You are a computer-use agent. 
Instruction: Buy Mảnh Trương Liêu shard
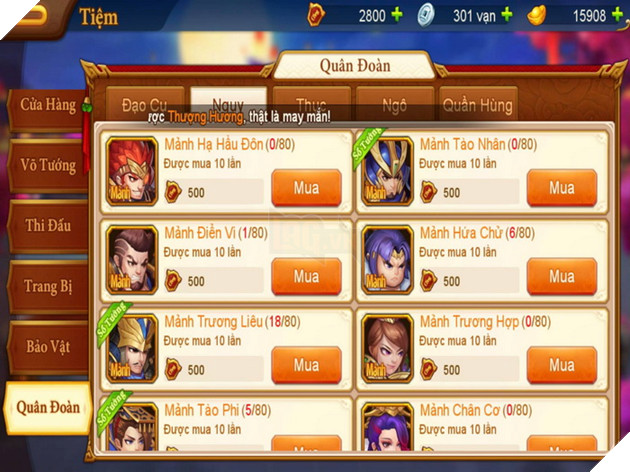tap(306, 365)
